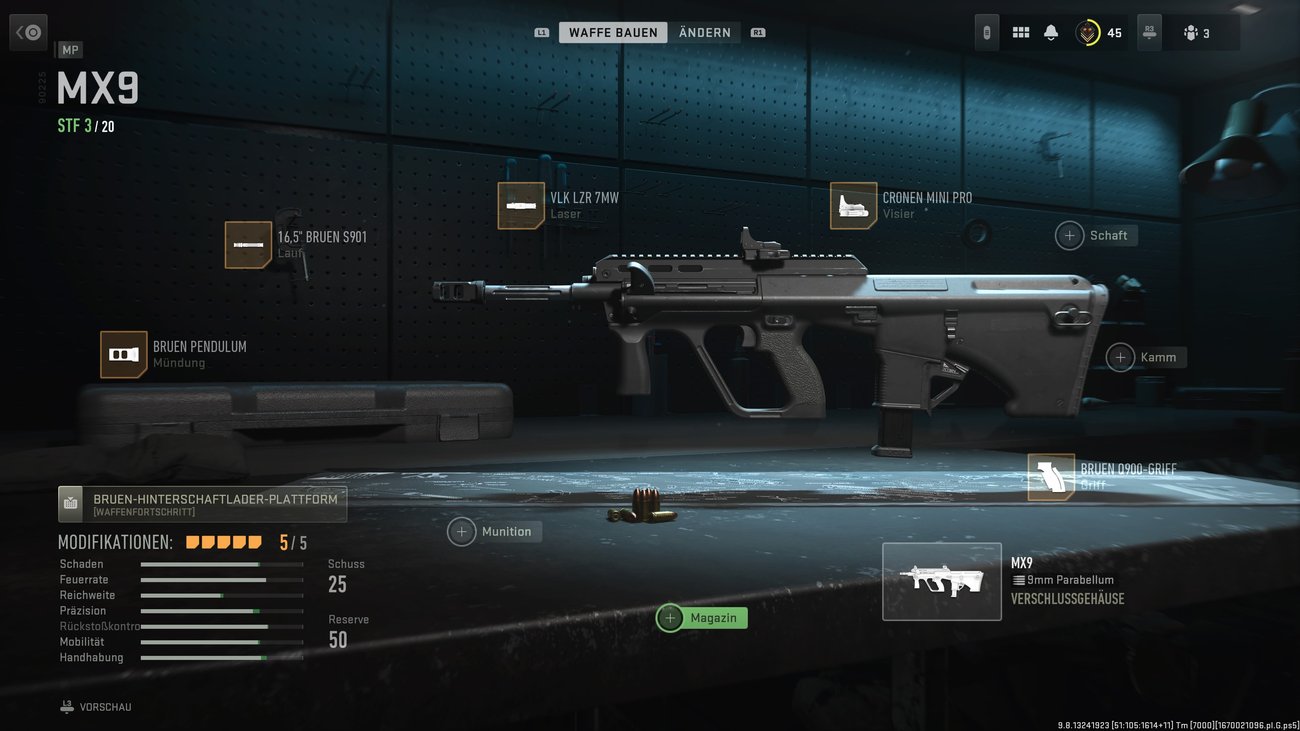Select the 16,5" Bruen S901 Lauf attachment

[x=248, y=245]
